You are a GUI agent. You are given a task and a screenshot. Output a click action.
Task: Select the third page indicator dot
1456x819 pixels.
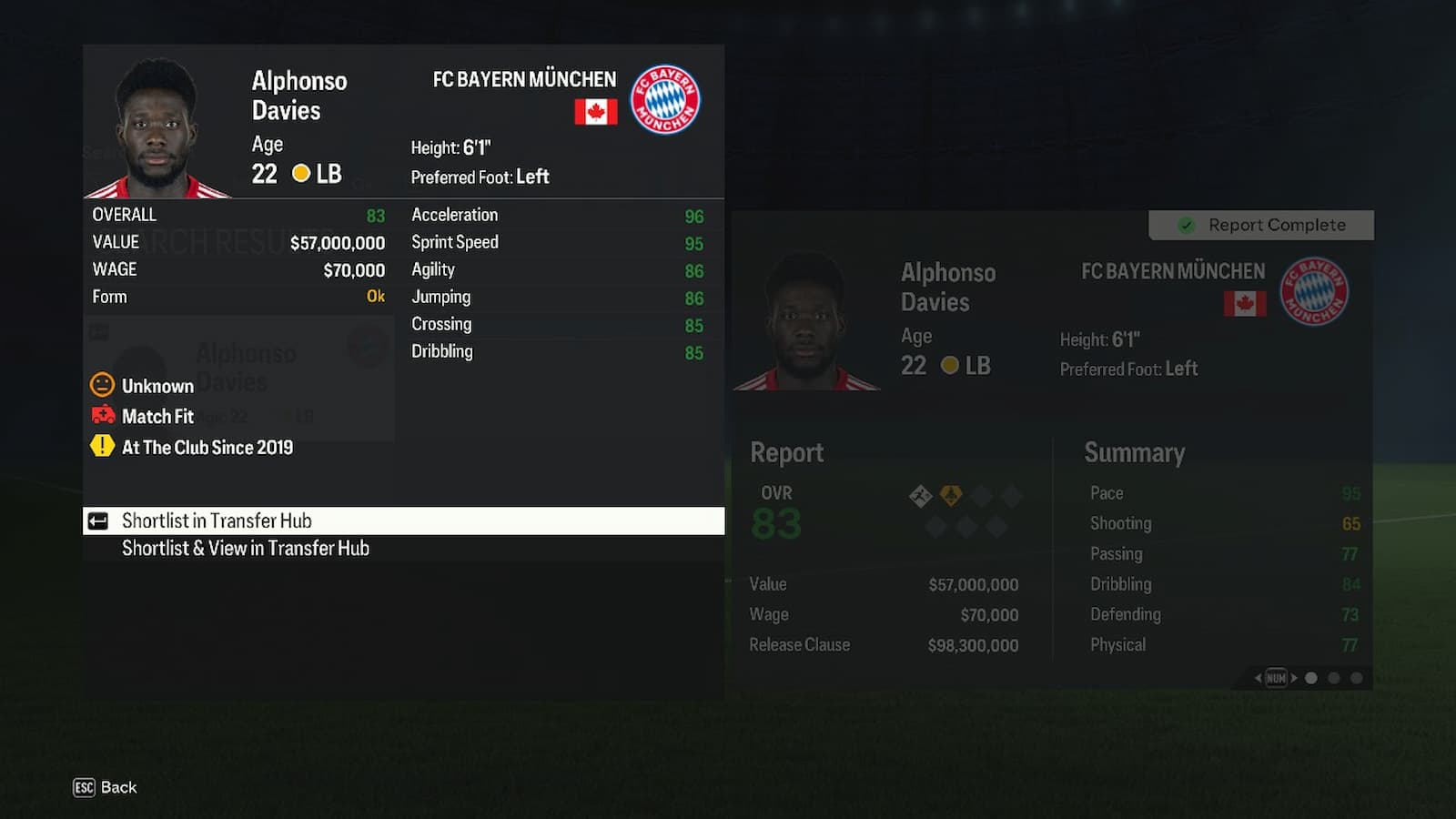(1357, 677)
